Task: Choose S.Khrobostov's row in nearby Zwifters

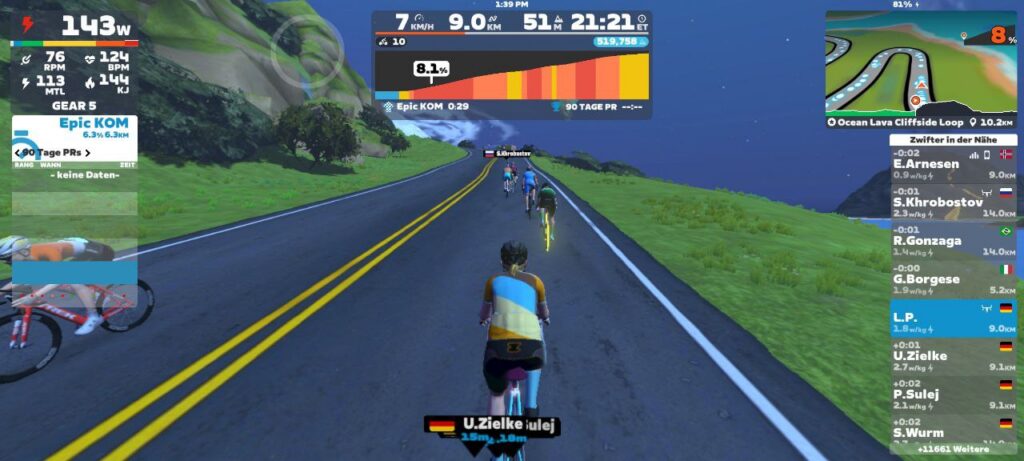Action: coord(952,202)
